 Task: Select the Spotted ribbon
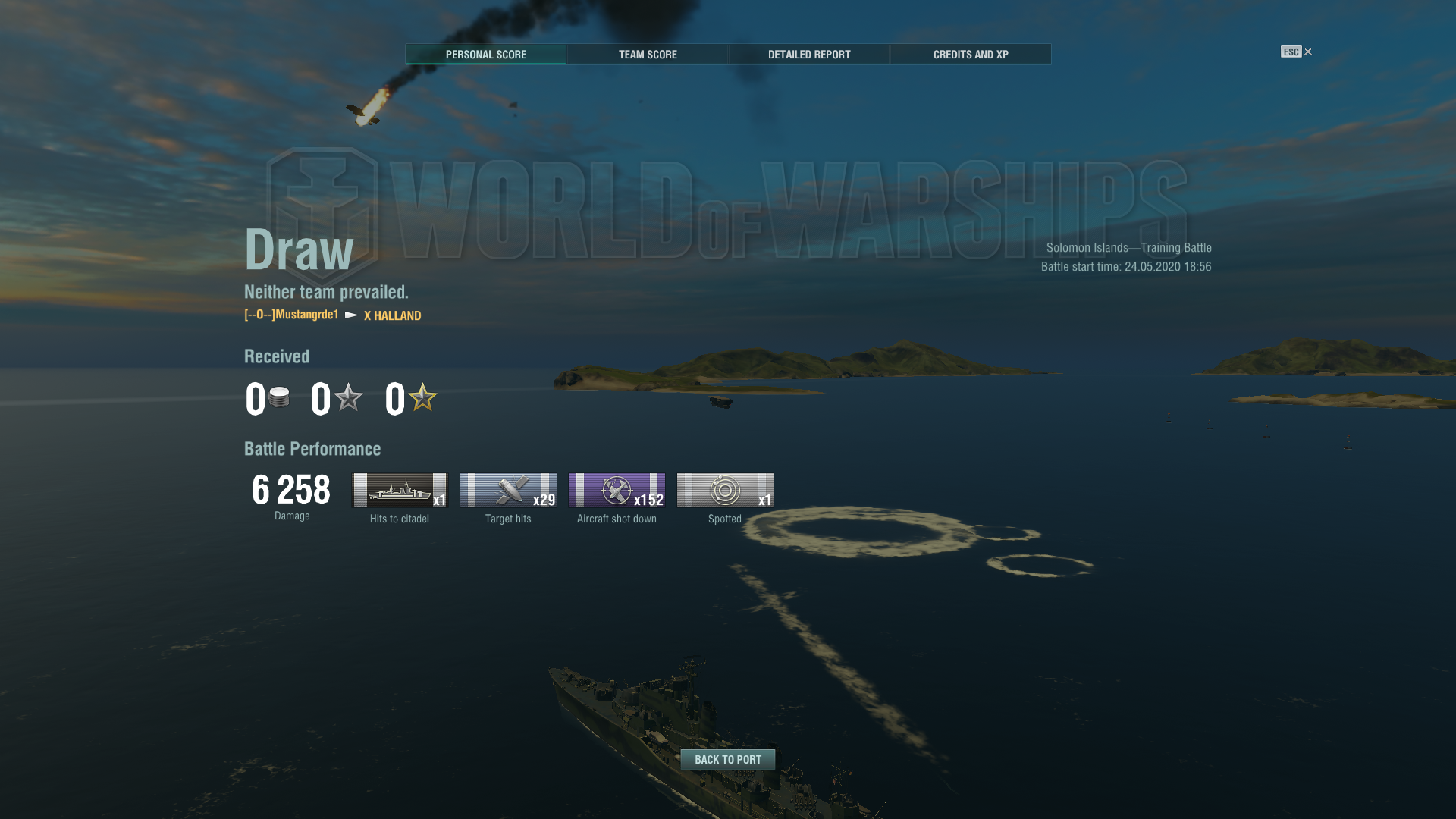(725, 491)
